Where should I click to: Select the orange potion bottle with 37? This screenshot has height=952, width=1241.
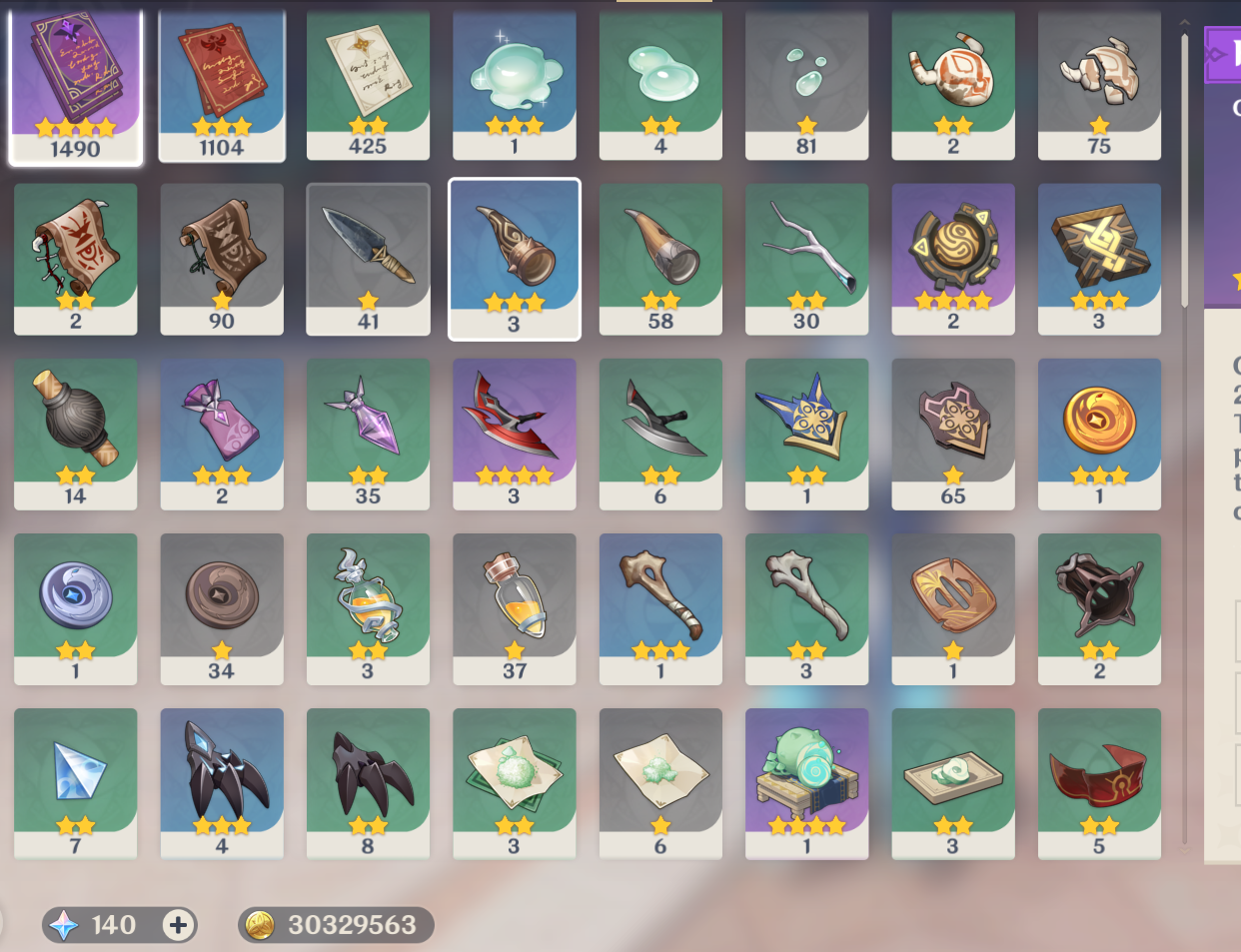(515, 607)
